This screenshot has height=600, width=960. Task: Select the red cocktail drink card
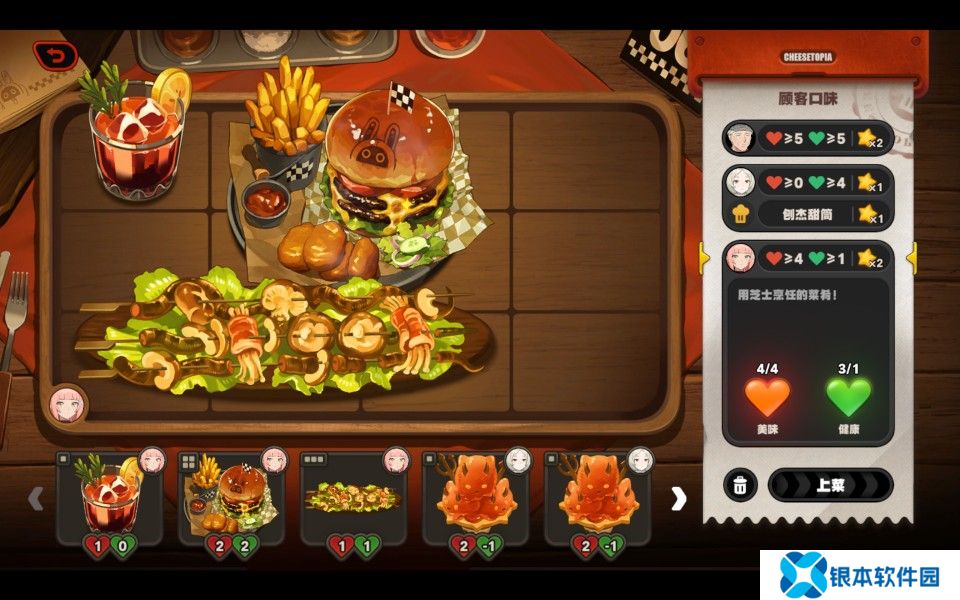(x=109, y=498)
